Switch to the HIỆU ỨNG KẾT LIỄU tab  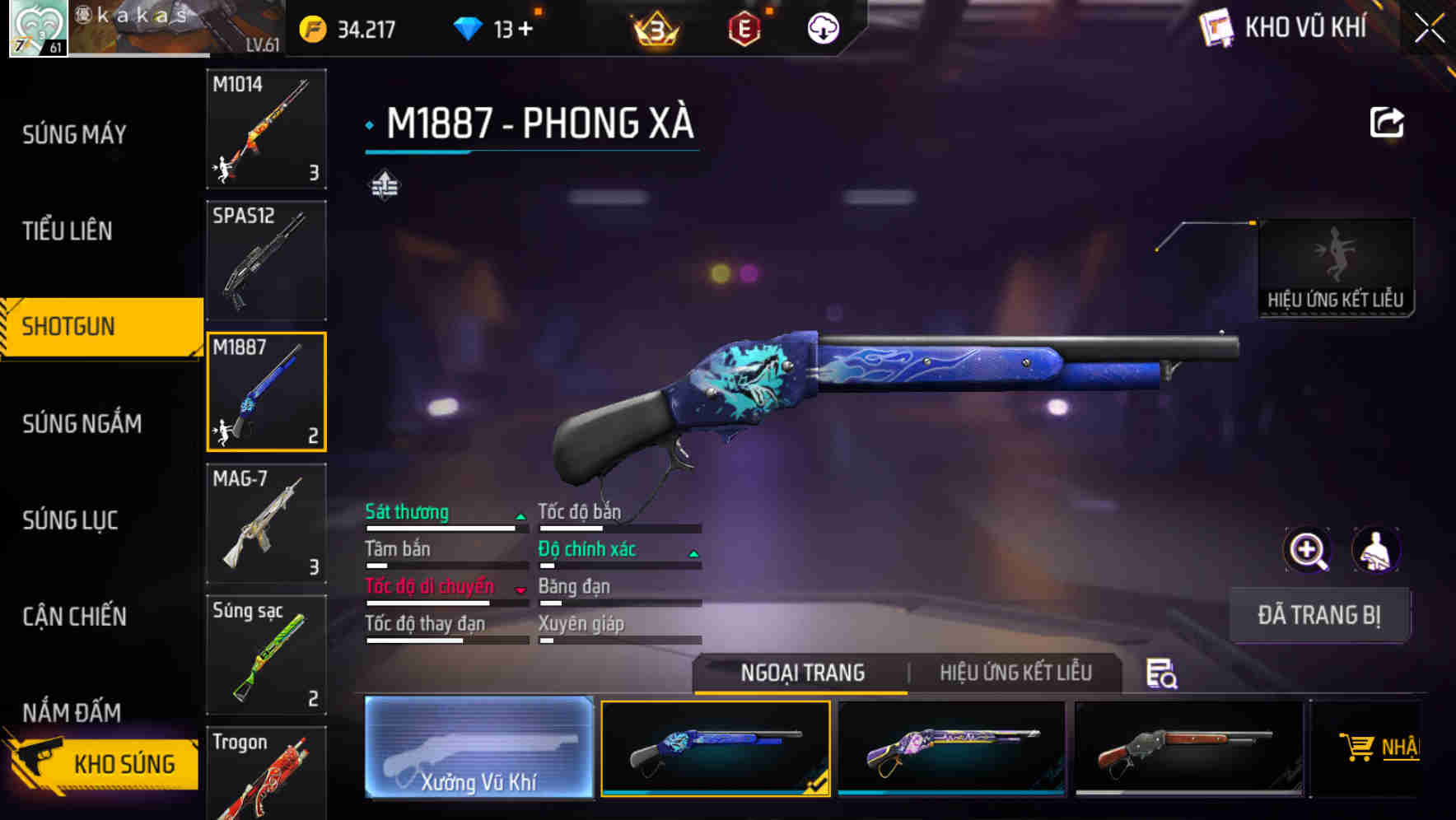1015,673
